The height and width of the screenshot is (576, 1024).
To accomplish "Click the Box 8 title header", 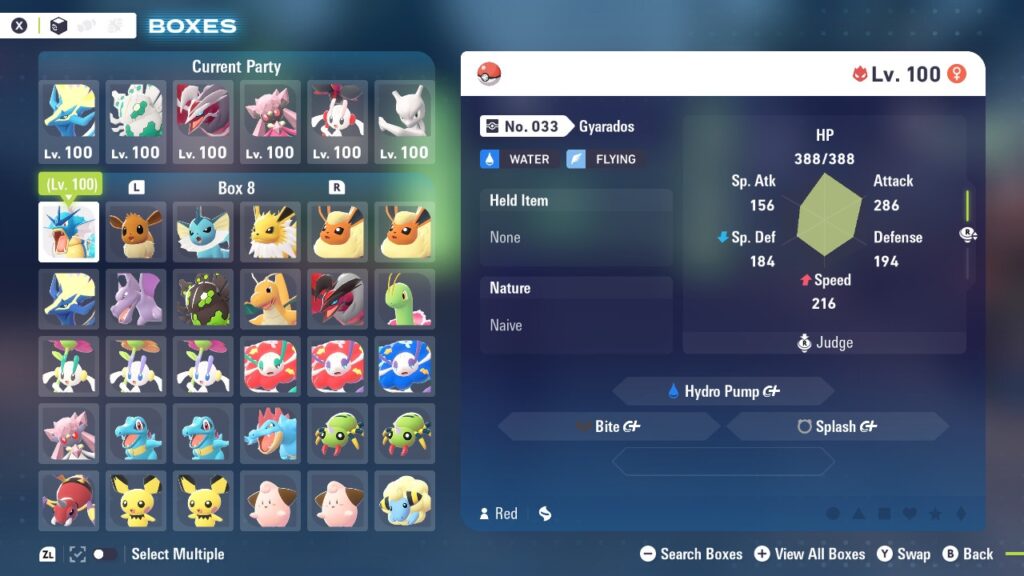I will pos(236,188).
